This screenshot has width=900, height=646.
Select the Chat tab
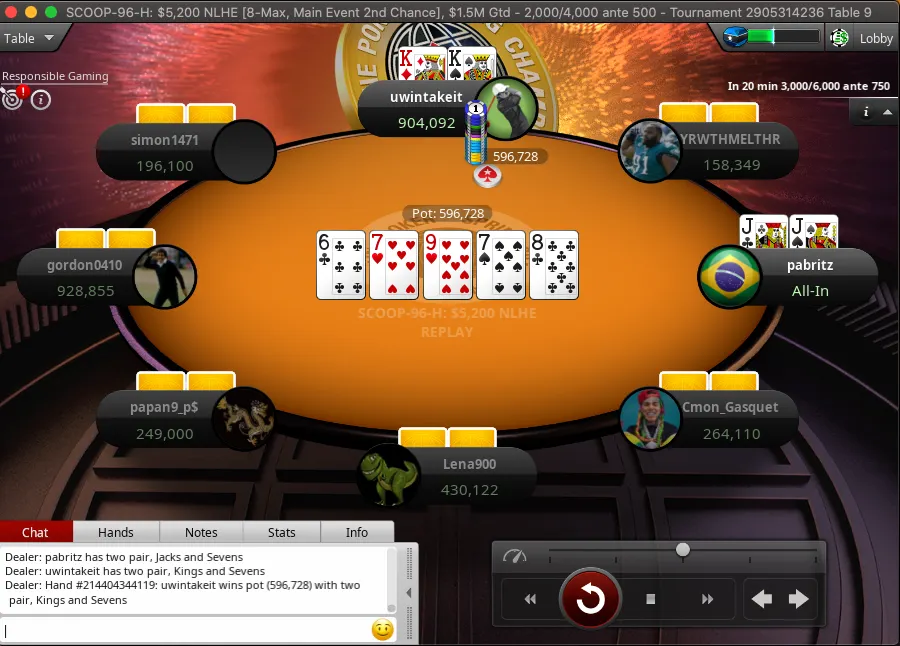36,532
